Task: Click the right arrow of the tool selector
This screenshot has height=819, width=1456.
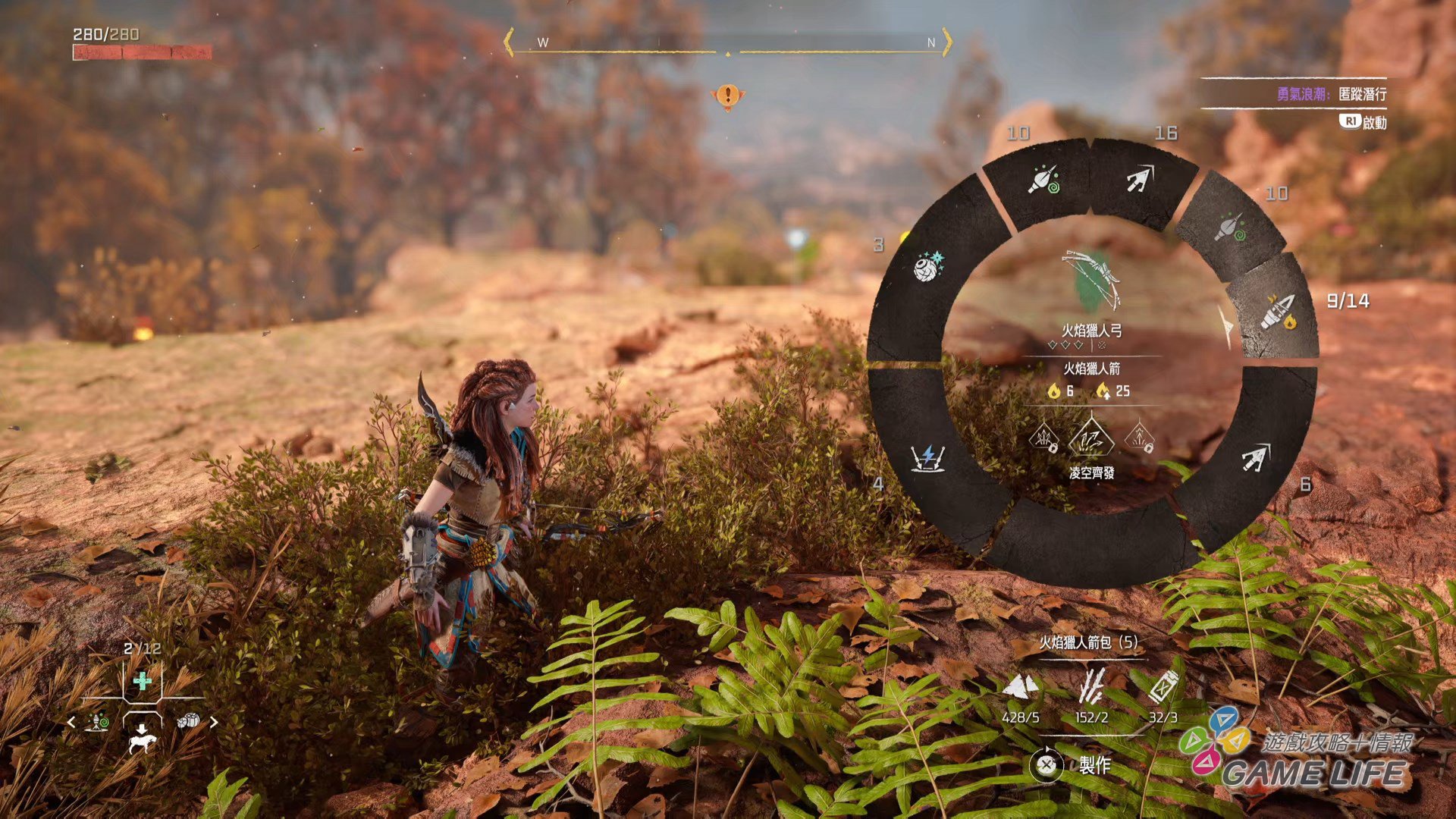Action: click(x=214, y=723)
